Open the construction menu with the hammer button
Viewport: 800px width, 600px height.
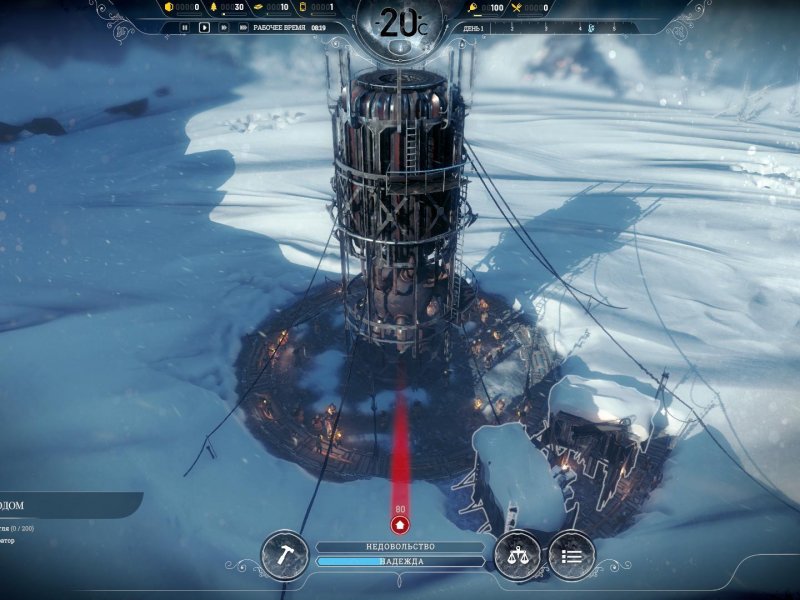284,555
